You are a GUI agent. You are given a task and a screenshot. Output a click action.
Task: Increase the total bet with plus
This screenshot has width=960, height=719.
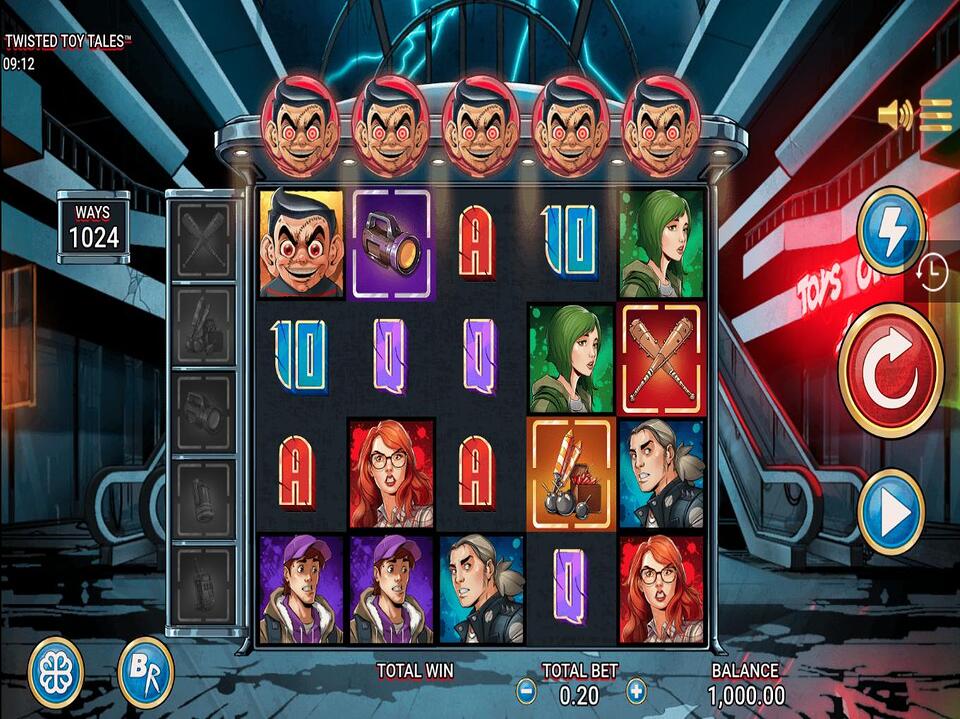636,690
